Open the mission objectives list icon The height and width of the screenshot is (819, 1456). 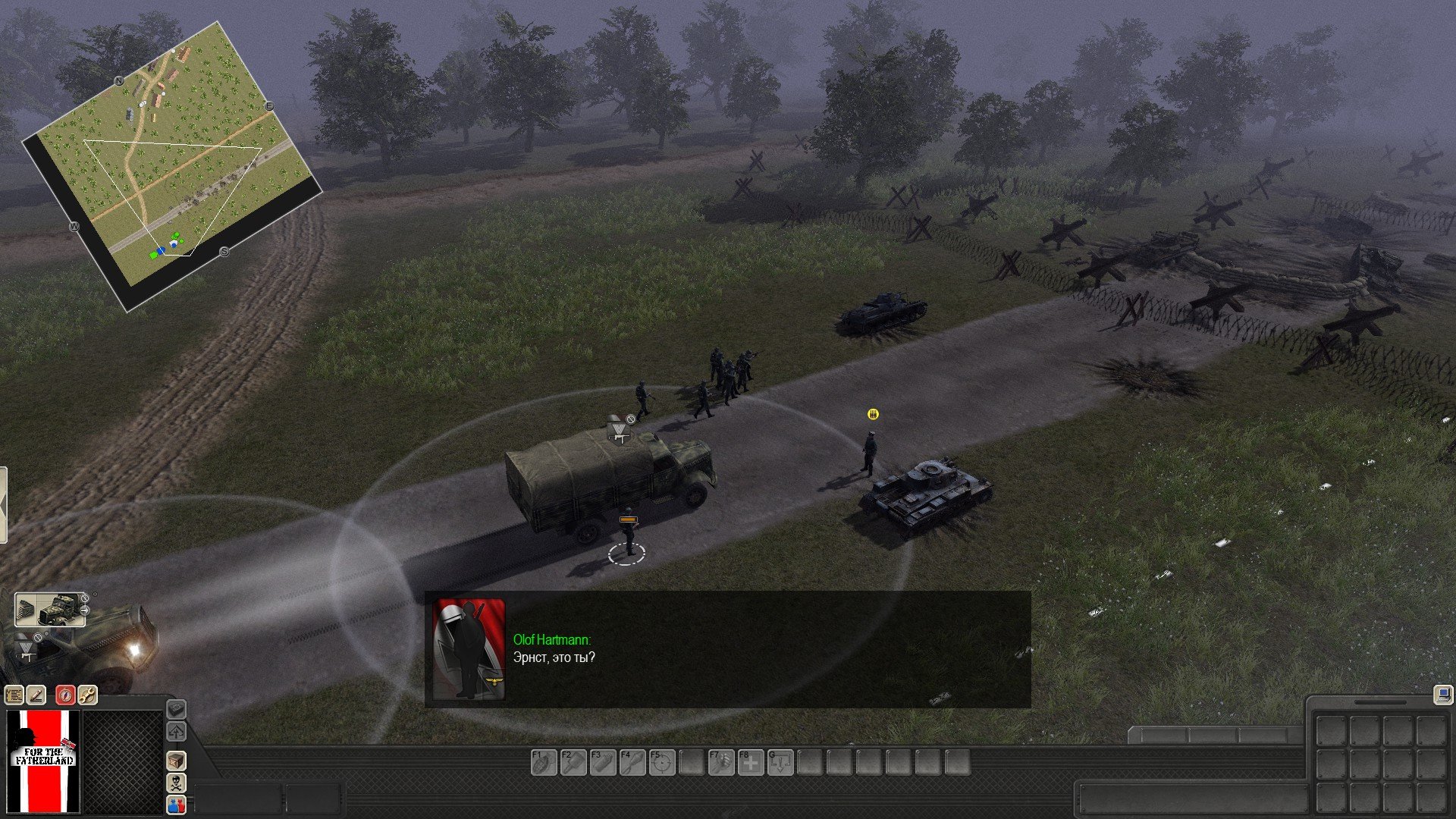[14, 695]
